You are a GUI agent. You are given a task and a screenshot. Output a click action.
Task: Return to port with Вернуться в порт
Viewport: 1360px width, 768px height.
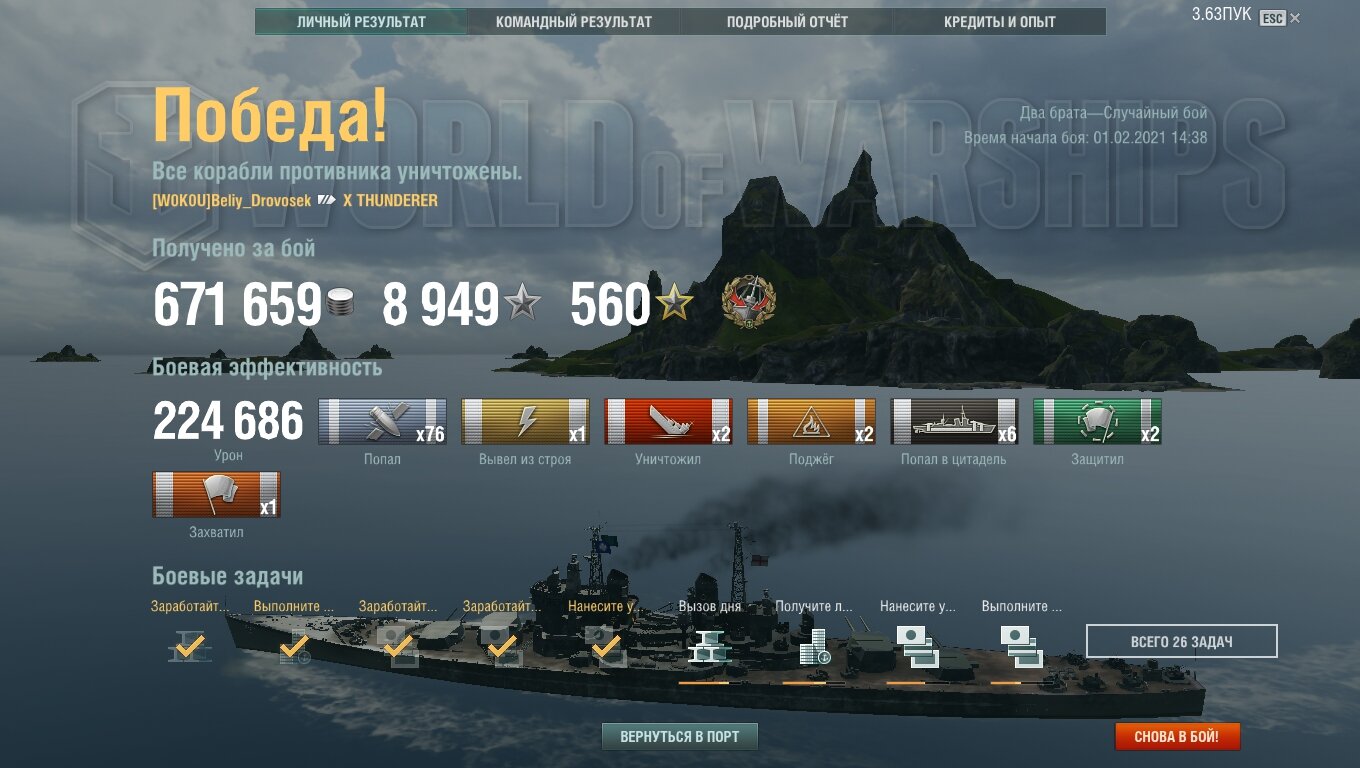click(x=680, y=737)
